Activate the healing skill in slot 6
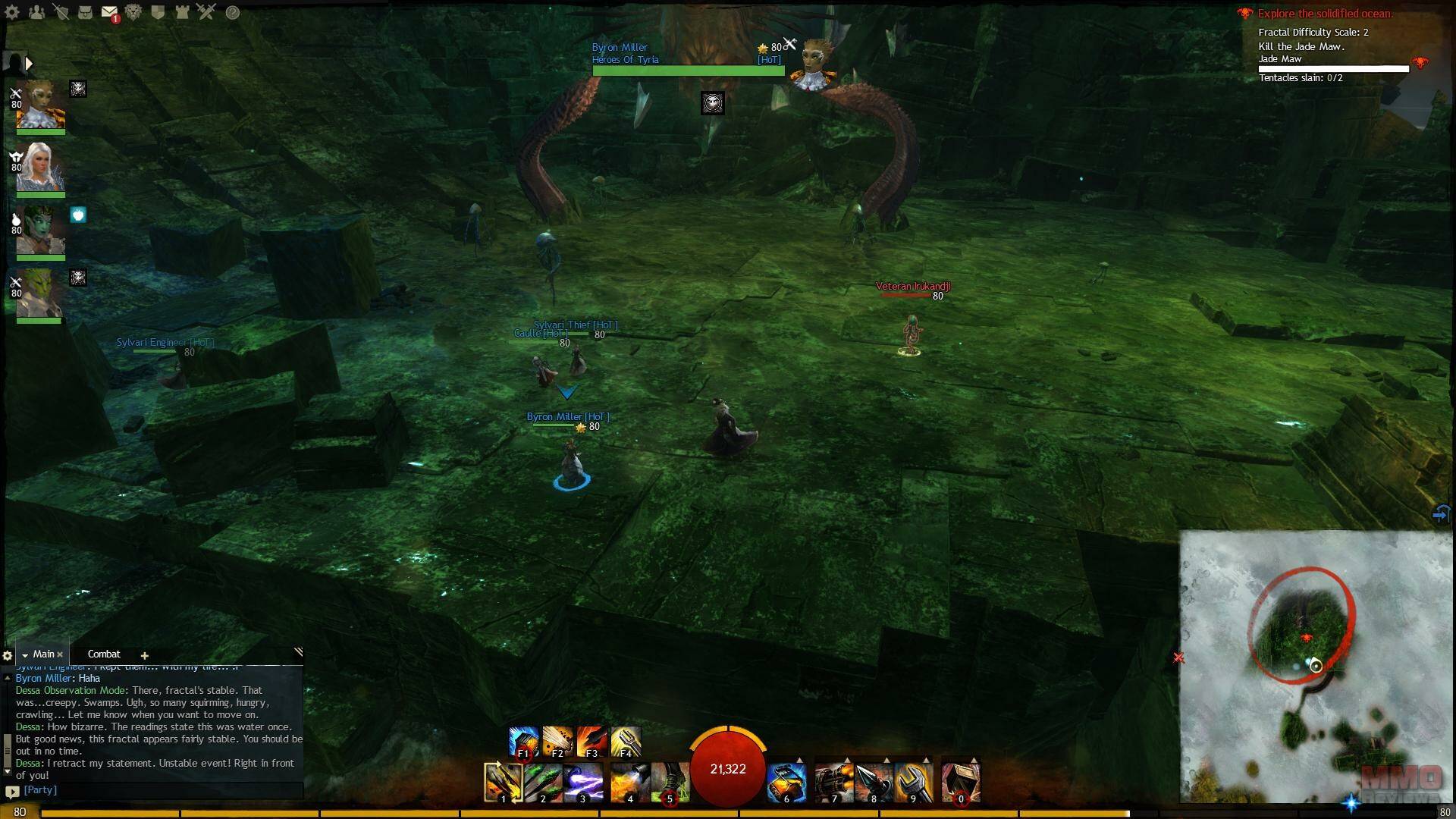The height and width of the screenshot is (819, 1456). point(786,782)
